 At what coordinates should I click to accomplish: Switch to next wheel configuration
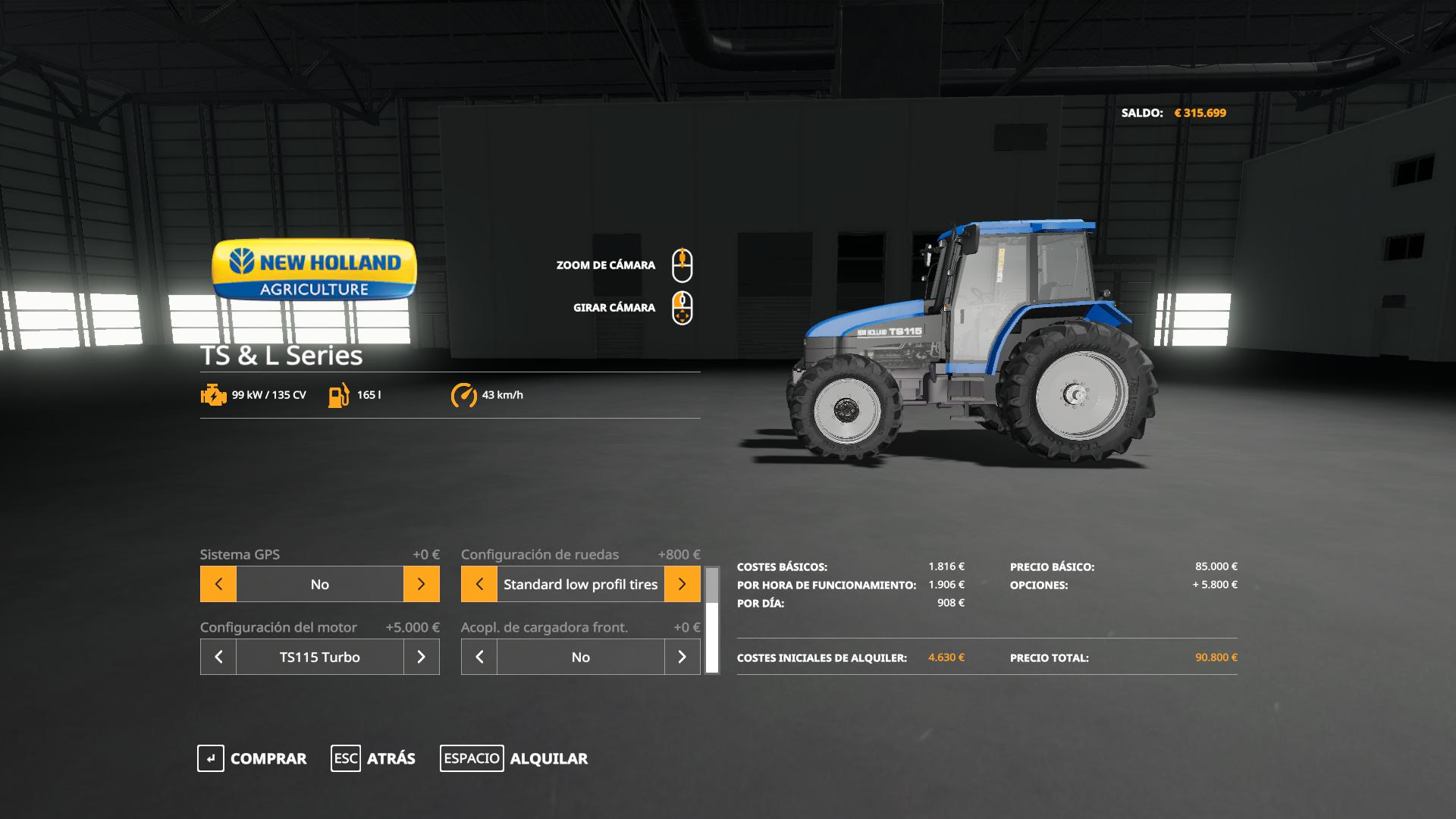tap(682, 584)
